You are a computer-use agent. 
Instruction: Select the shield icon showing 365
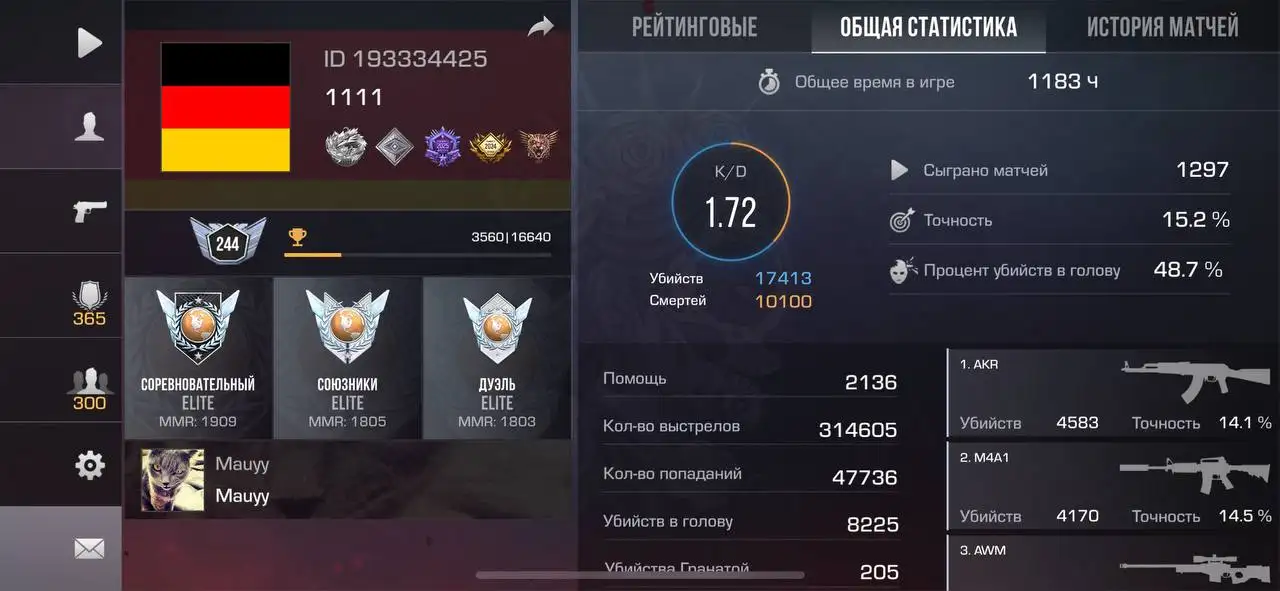[x=89, y=303]
